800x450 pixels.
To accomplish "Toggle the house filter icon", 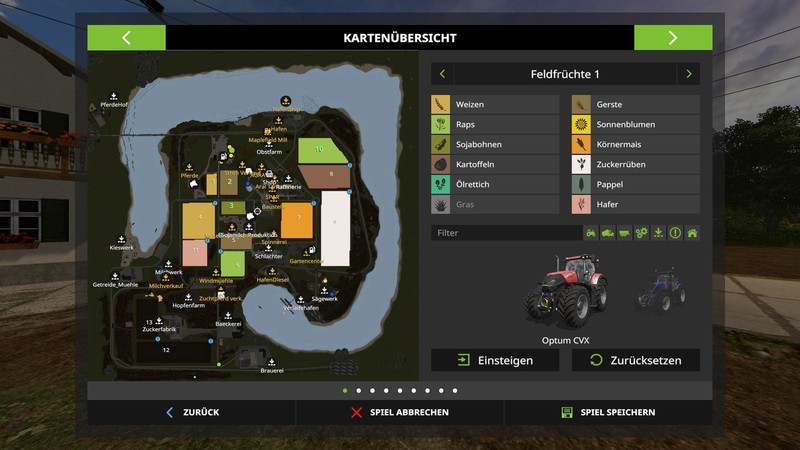I will tap(692, 233).
